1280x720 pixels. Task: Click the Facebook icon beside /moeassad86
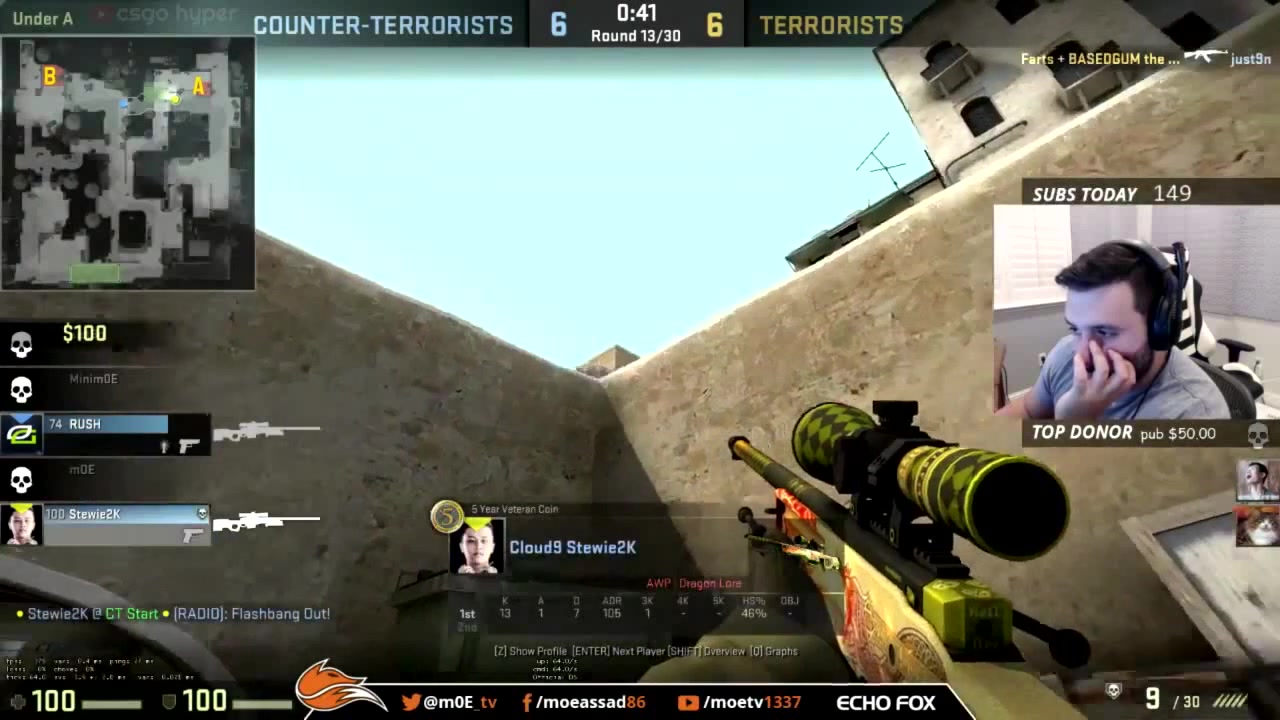coord(525,702)
